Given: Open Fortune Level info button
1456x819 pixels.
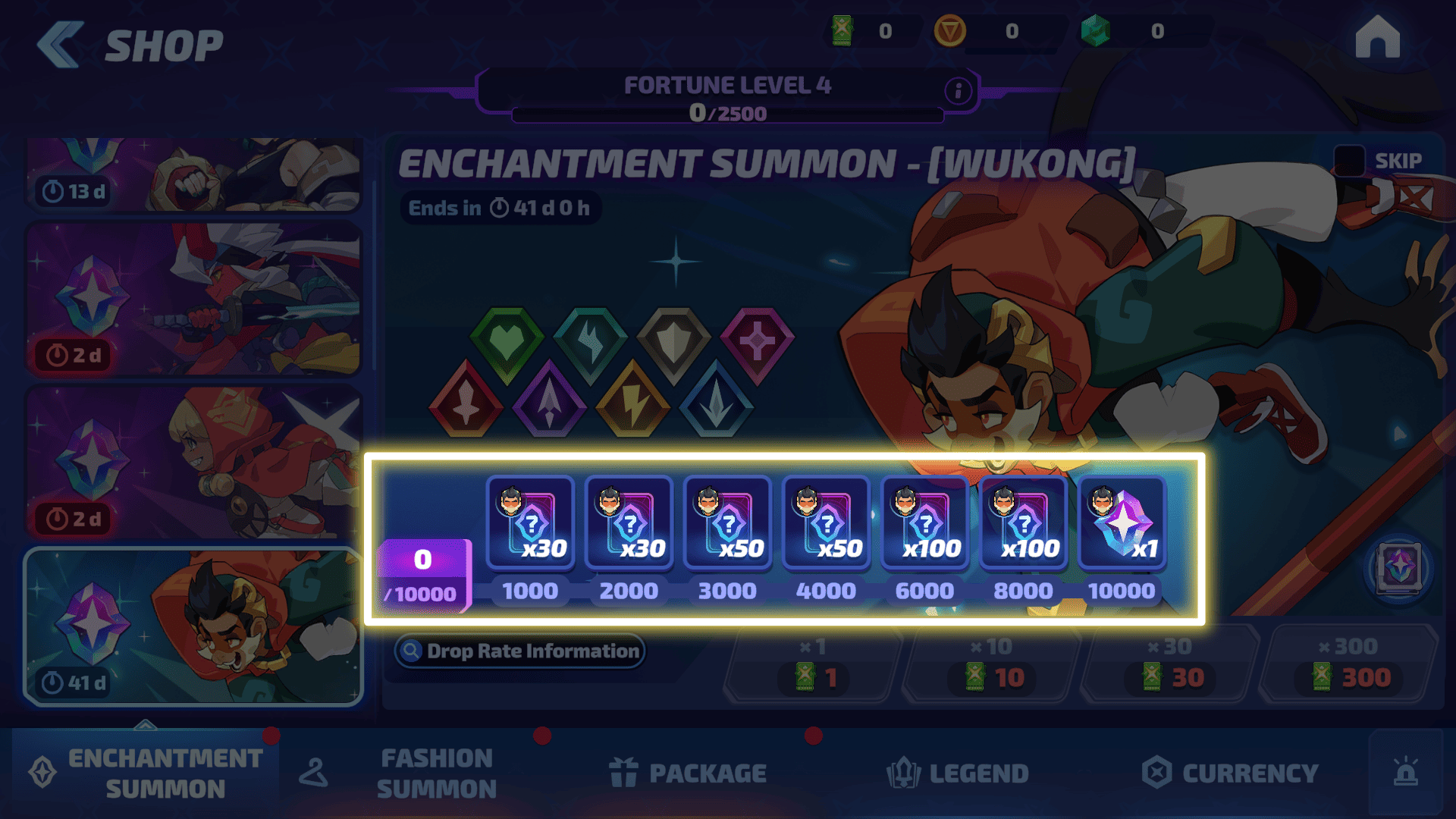Looking at the screenshot, I should (x=958, y=92).
